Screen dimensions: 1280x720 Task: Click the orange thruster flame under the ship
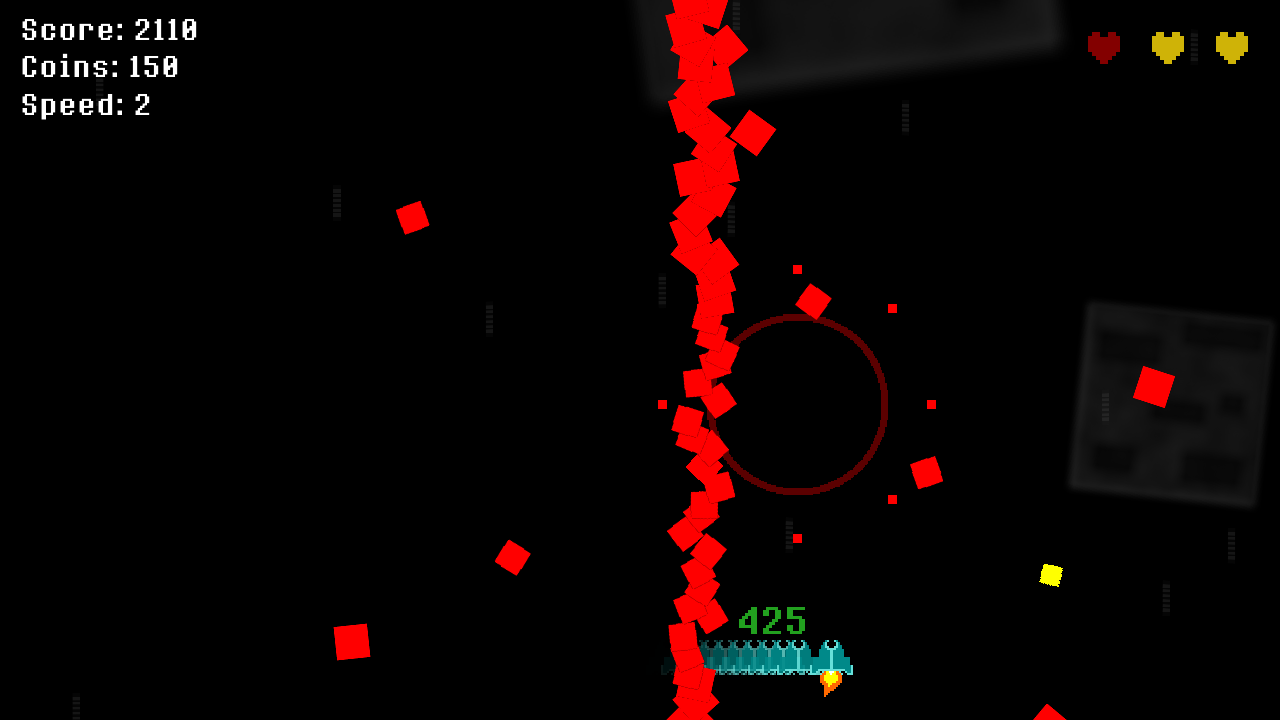point(830,683)
